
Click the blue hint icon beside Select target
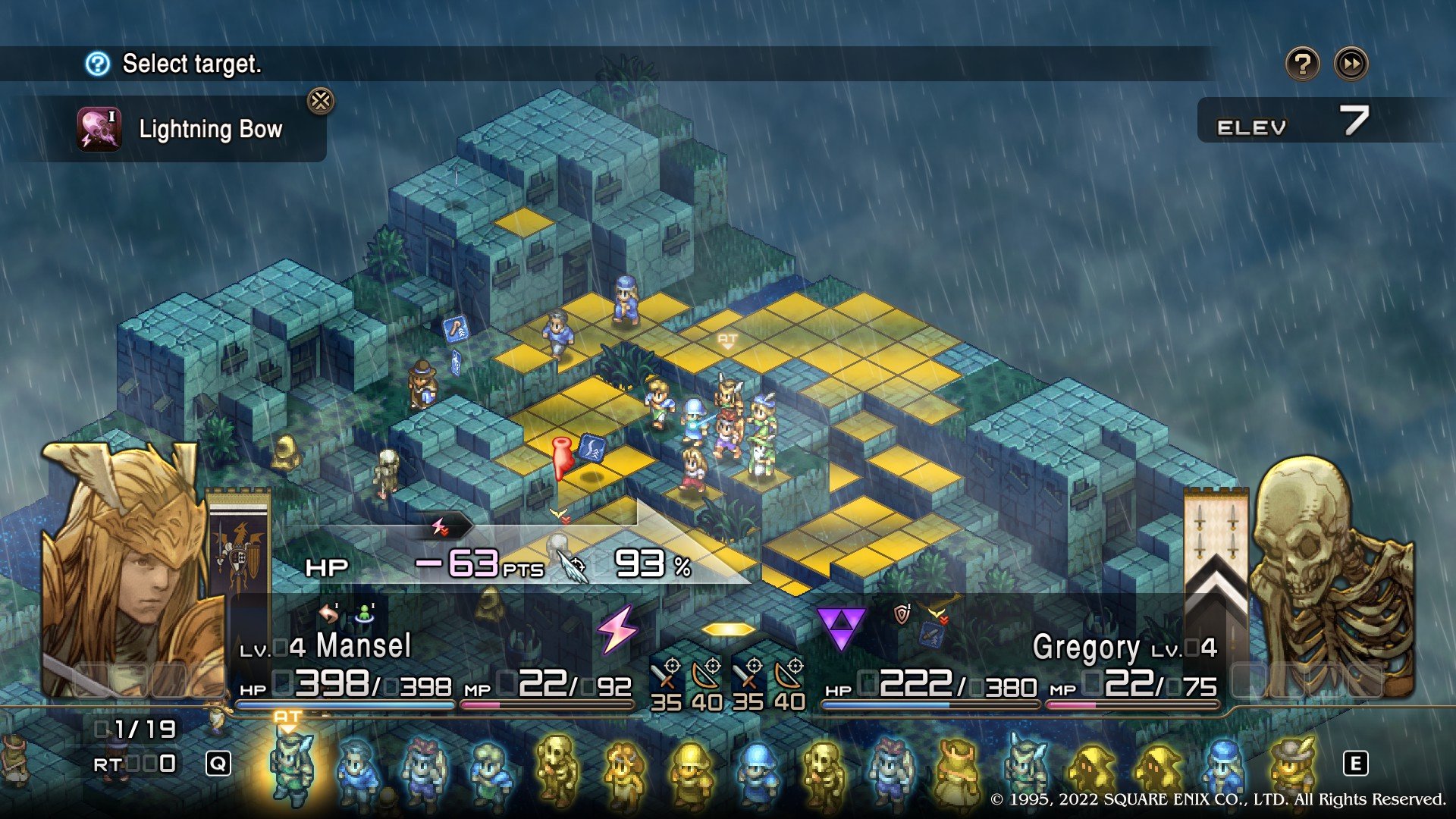coord(98,64)
